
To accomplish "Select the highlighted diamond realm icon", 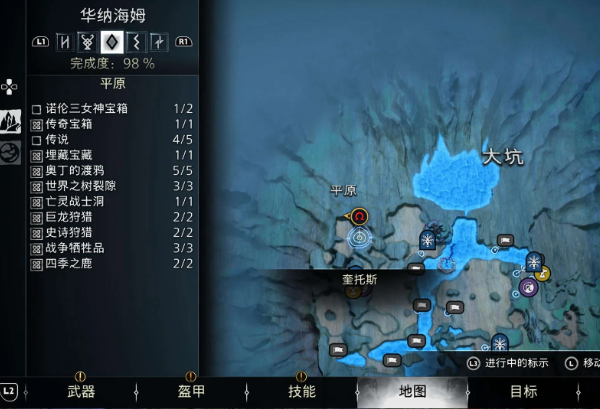I will 113,42.
